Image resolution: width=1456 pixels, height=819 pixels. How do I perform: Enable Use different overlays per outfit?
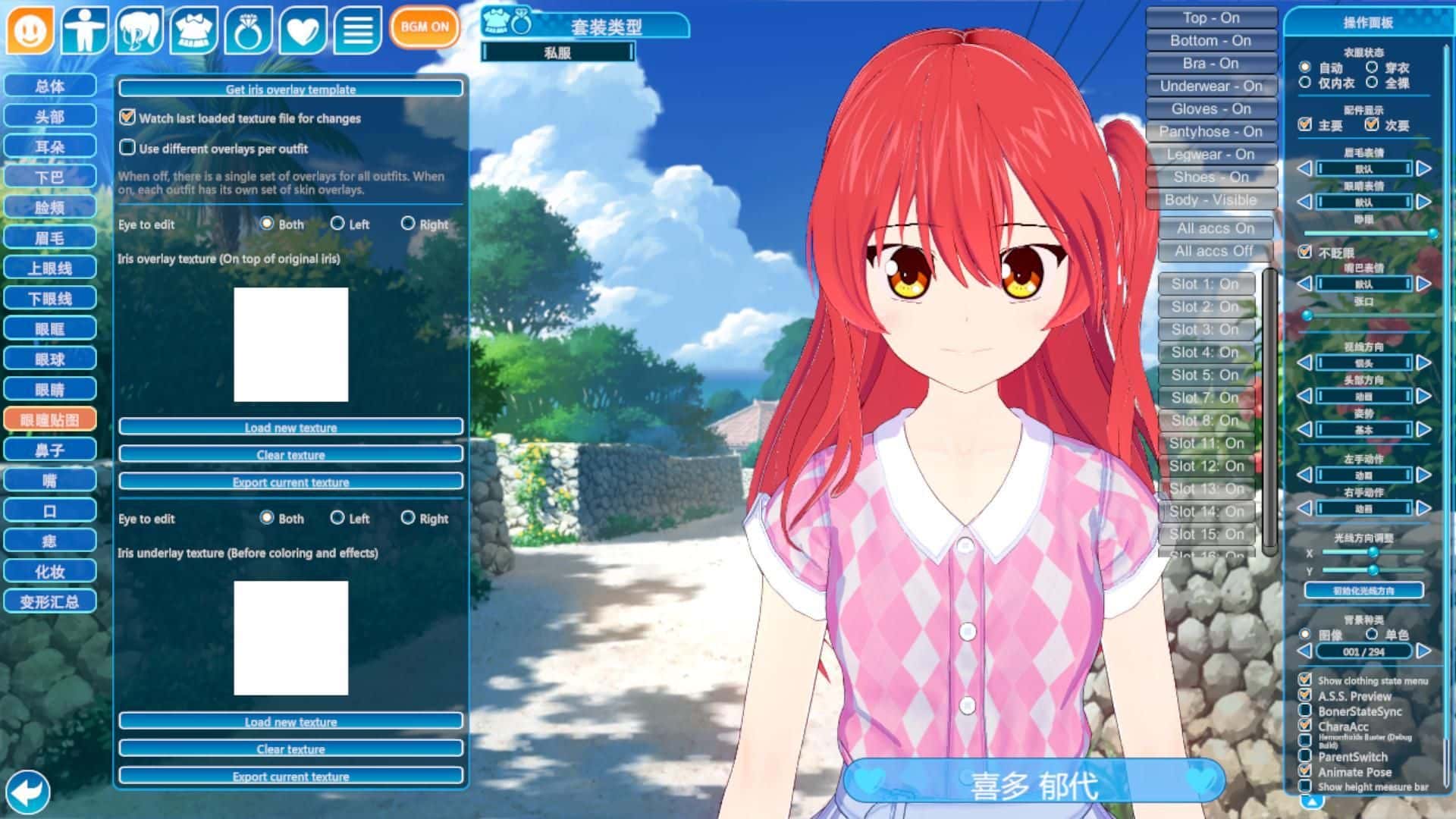[127, 148]
